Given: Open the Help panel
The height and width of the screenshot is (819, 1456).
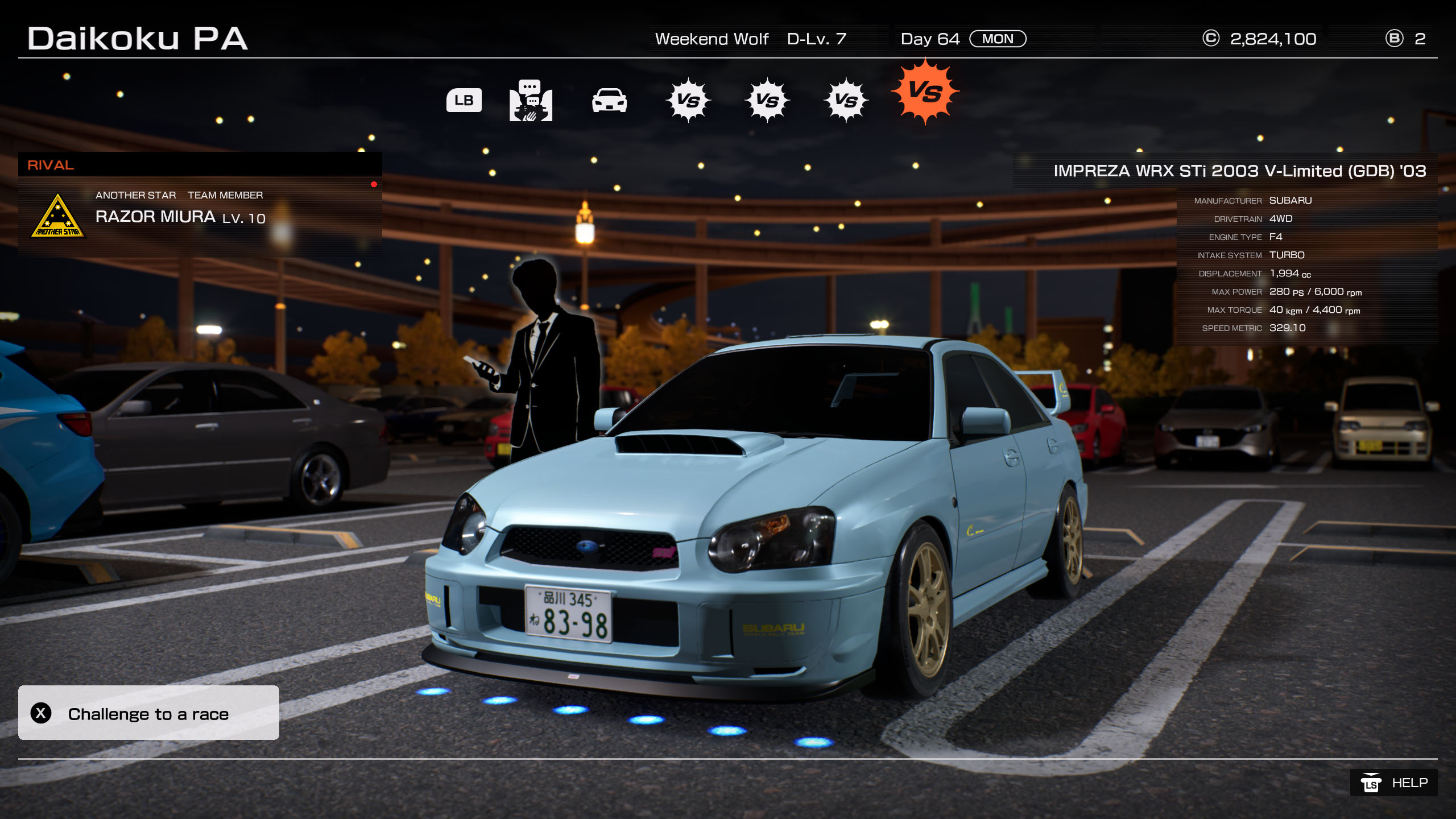Looking at the screenshot, I should 1393,783.
